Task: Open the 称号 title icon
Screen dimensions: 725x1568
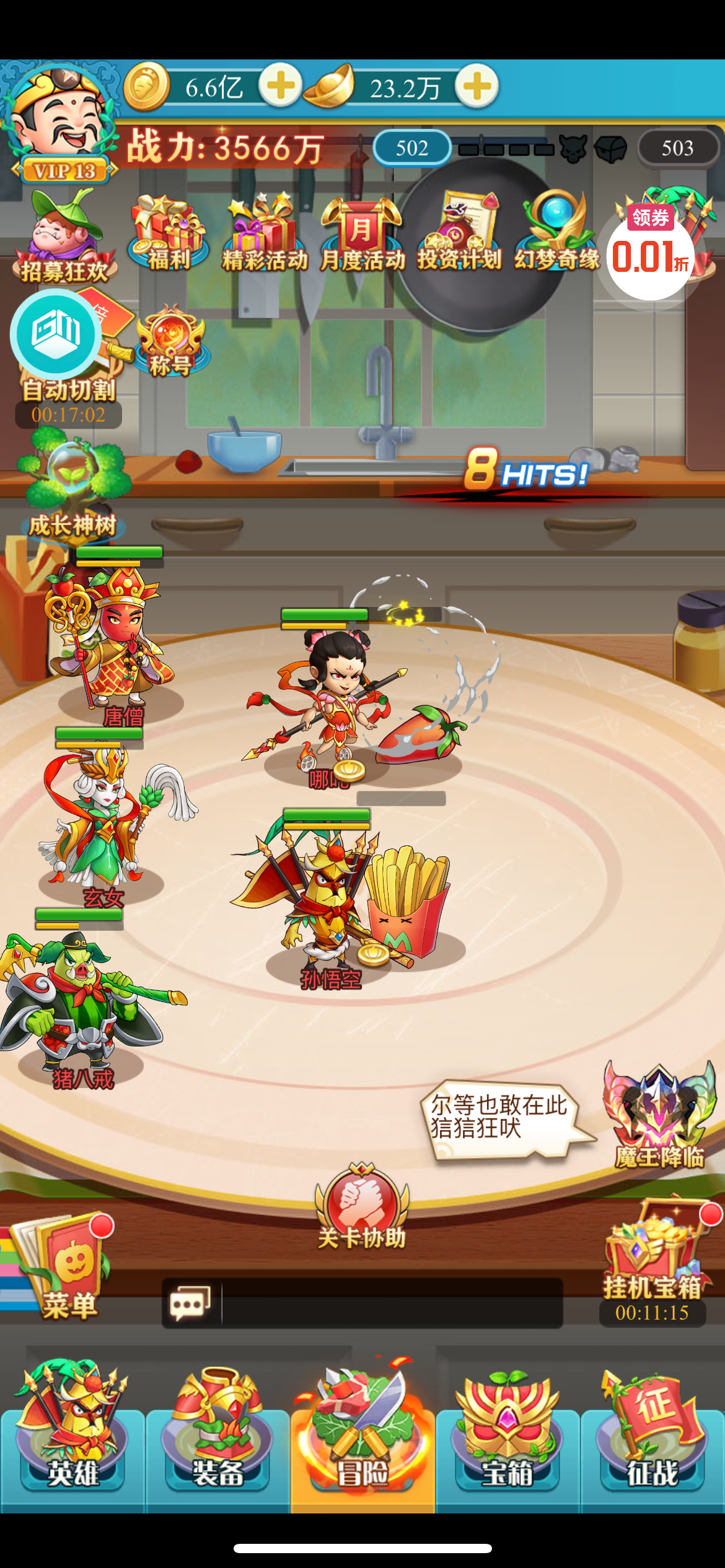Action: pos(170,342)
